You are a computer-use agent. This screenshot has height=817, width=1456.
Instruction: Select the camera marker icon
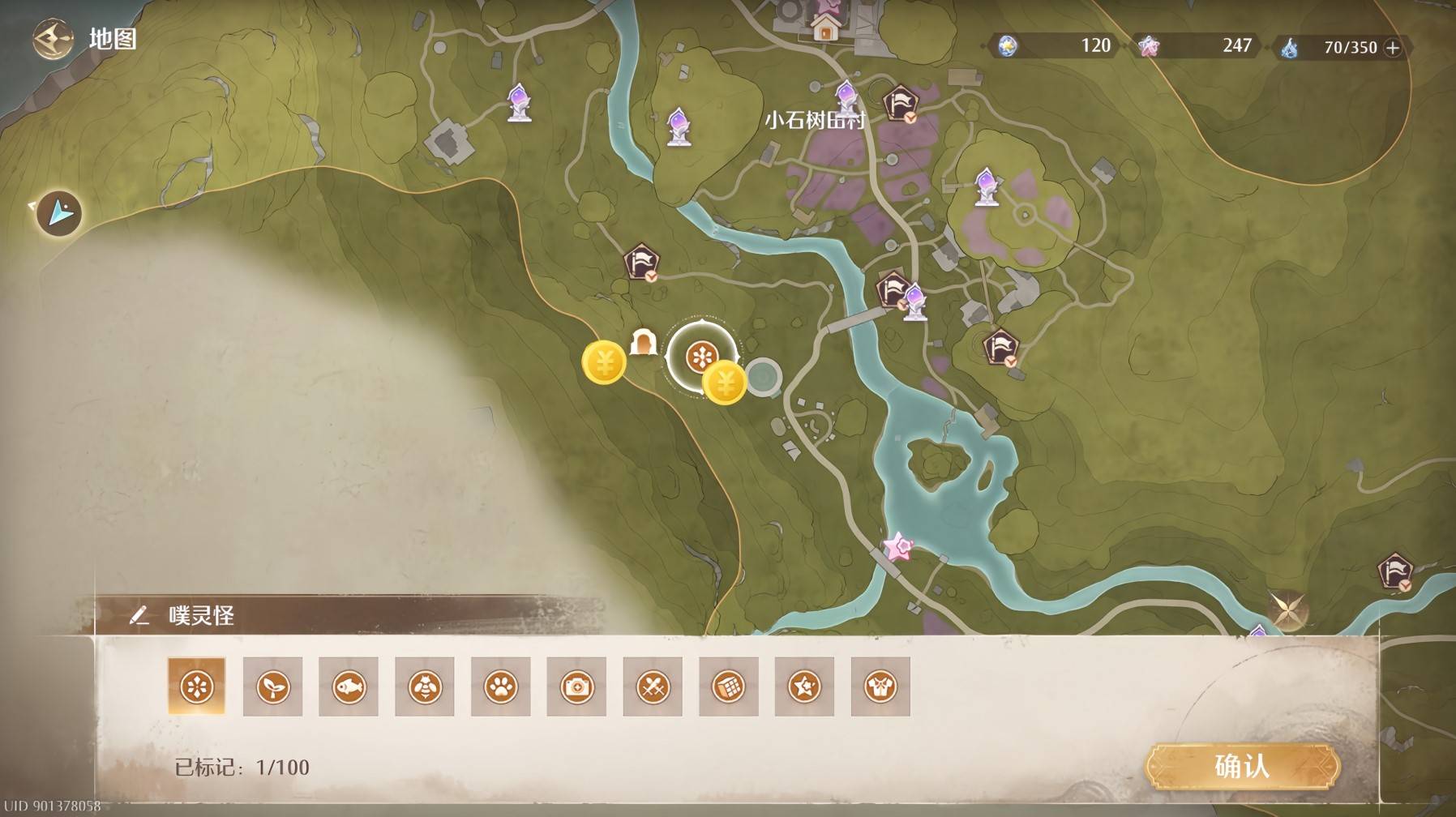tap(576, 687)
